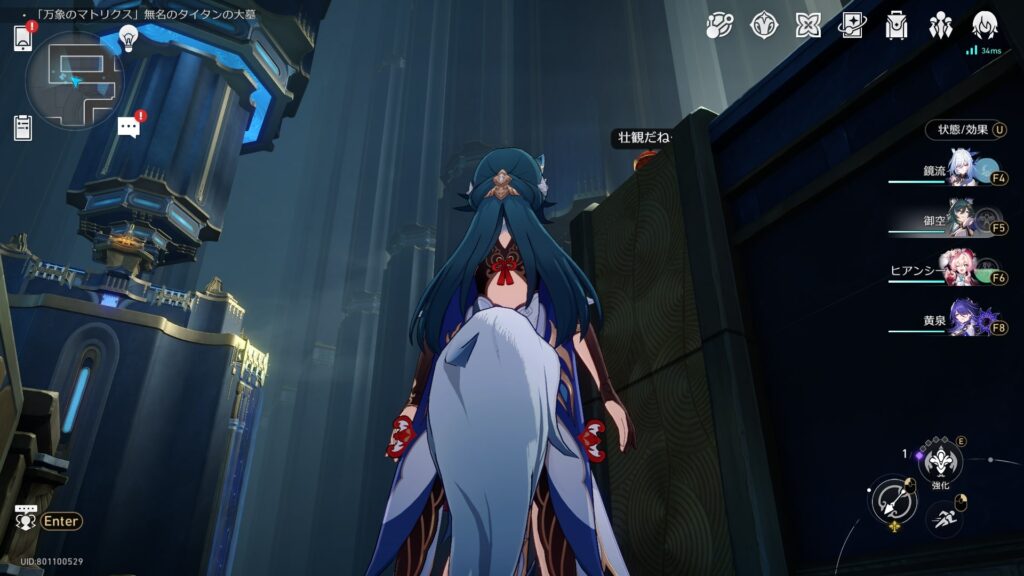Click the lightbulb hint icon
The image size is (1024, 576).
point(128,38)
